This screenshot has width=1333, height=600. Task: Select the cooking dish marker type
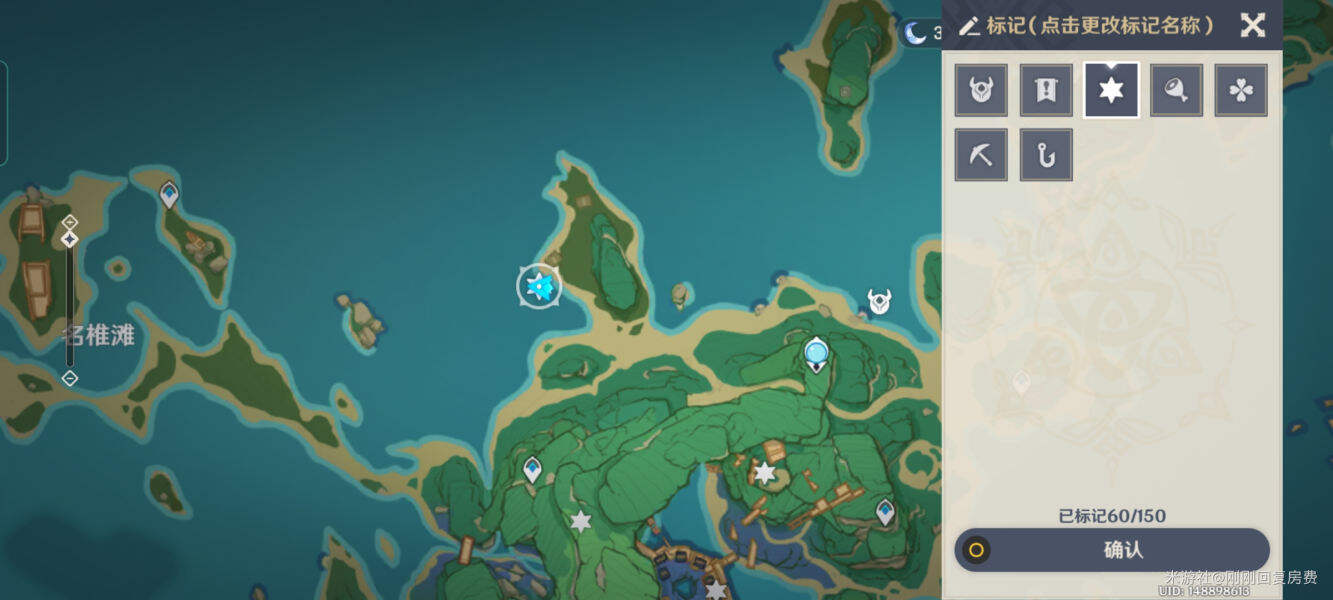pos(1176,91)
